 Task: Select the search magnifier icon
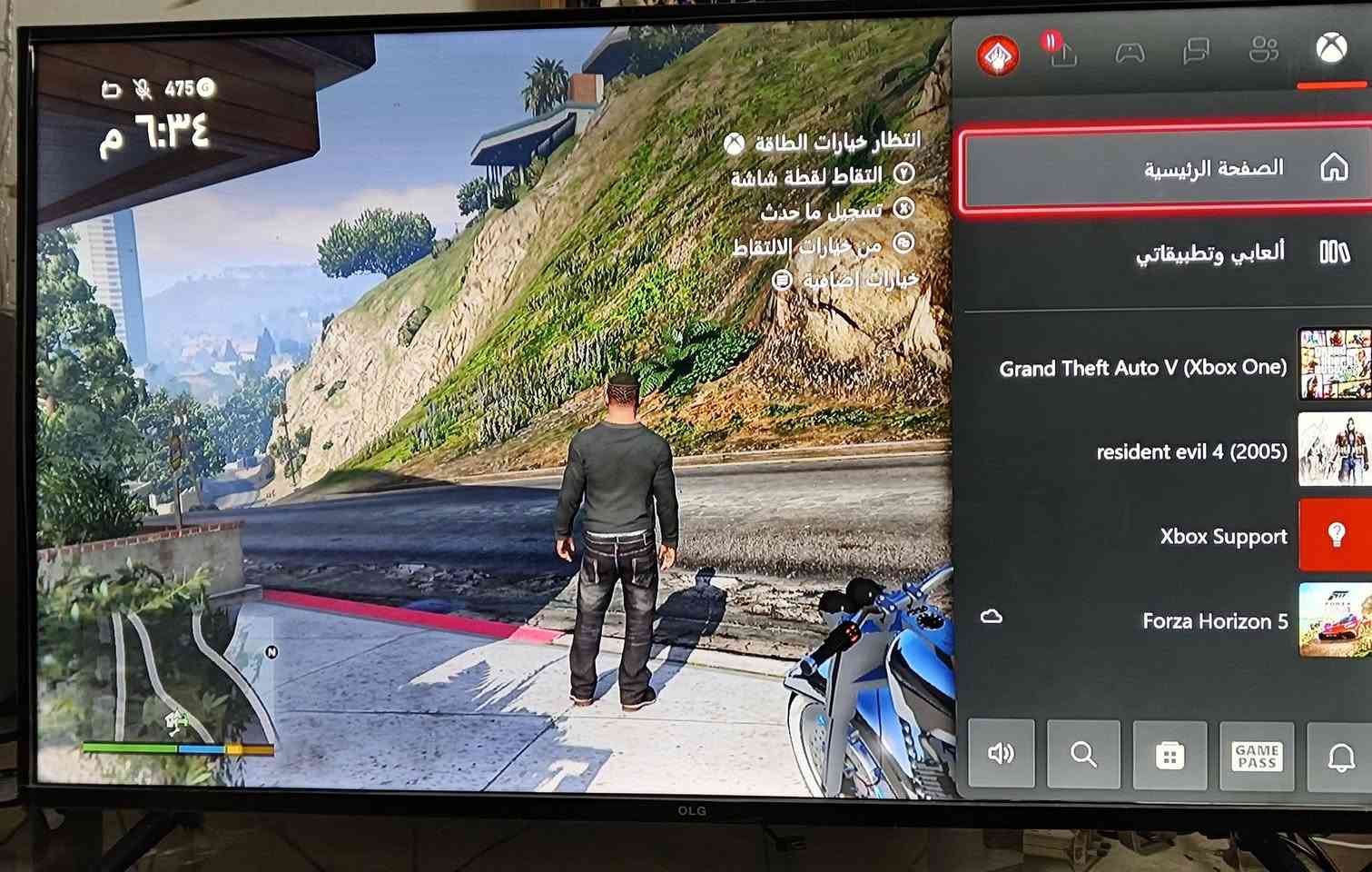(1082, 754)
